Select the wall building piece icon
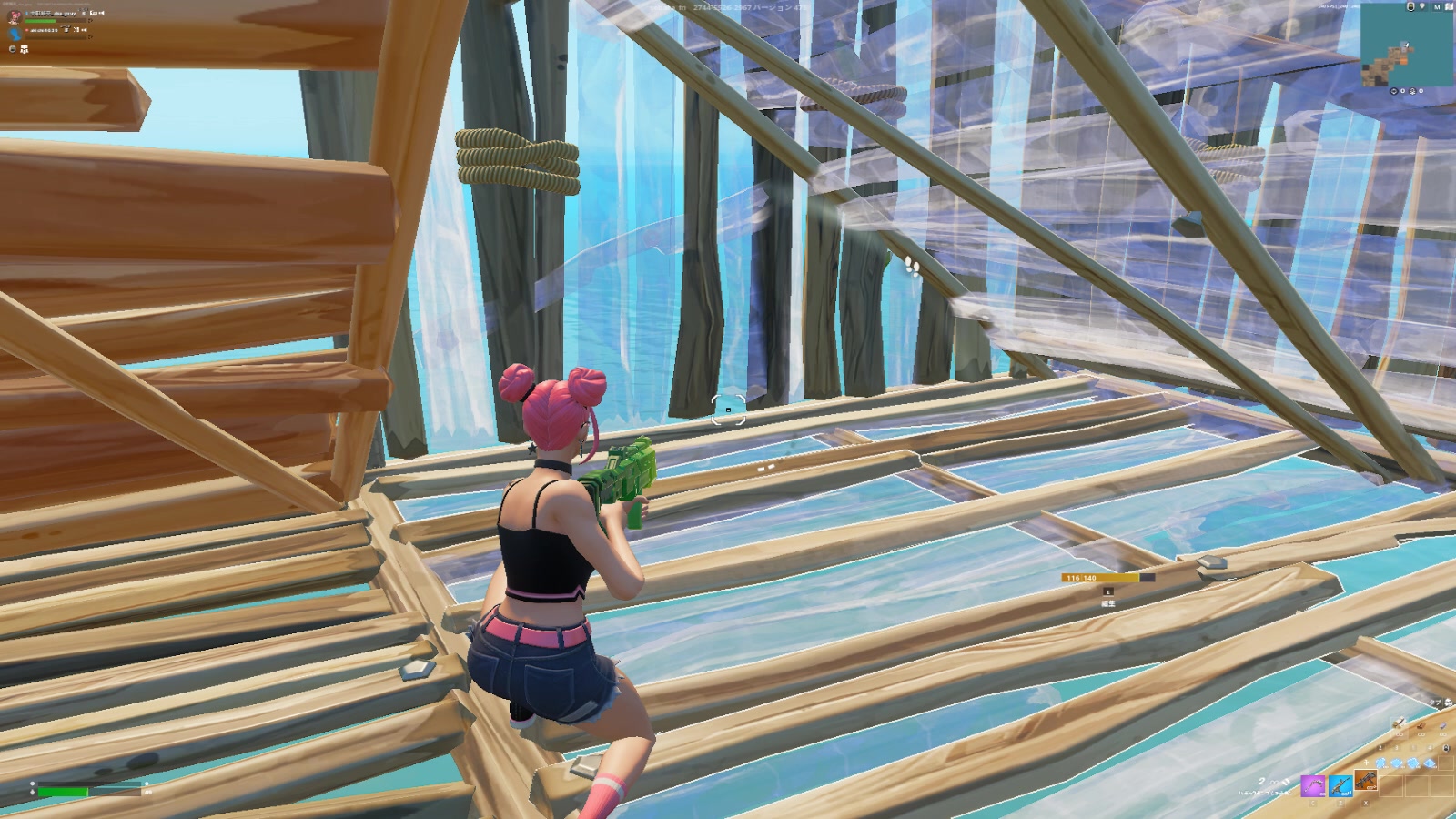The width and height of the screenshot is (1456, 819). 1380,763
